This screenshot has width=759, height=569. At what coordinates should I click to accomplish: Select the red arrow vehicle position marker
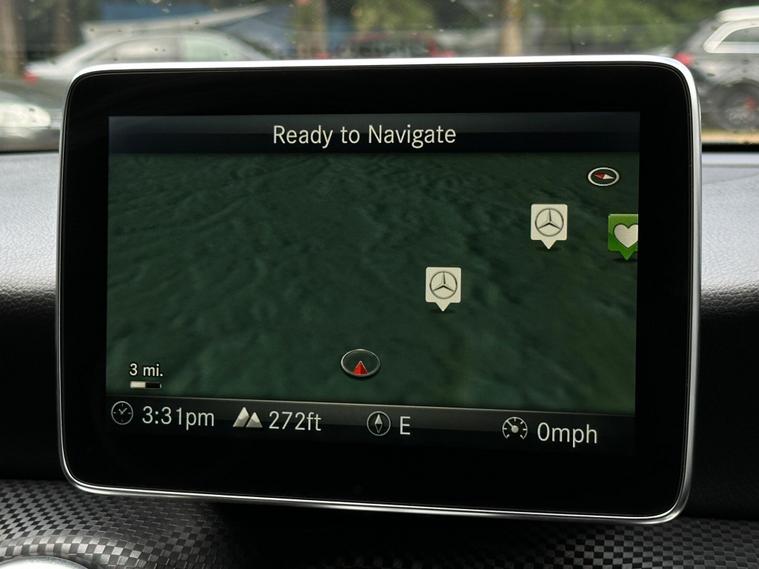click(x=360, y=364)
